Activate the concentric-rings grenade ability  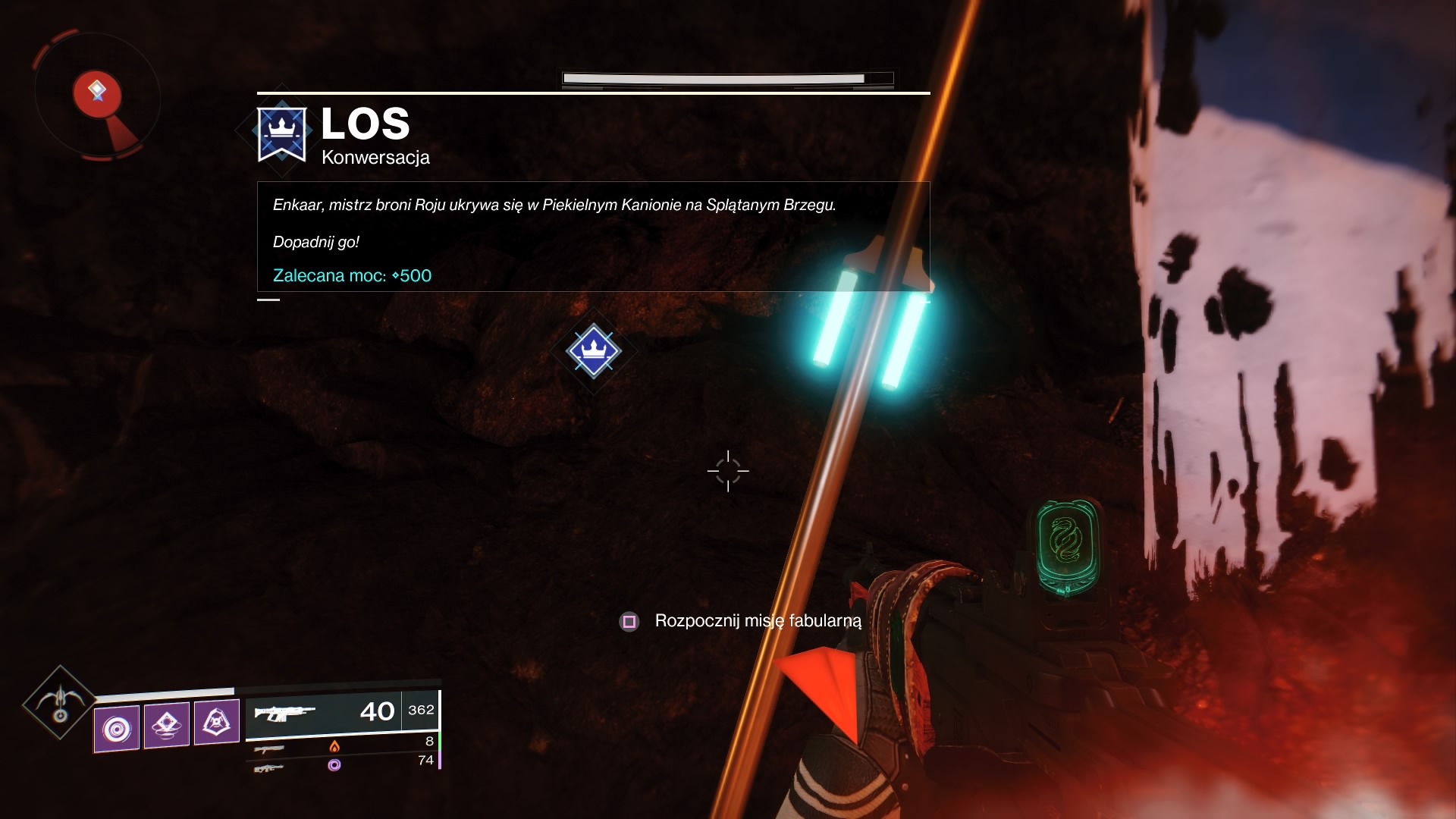[117, 729]
